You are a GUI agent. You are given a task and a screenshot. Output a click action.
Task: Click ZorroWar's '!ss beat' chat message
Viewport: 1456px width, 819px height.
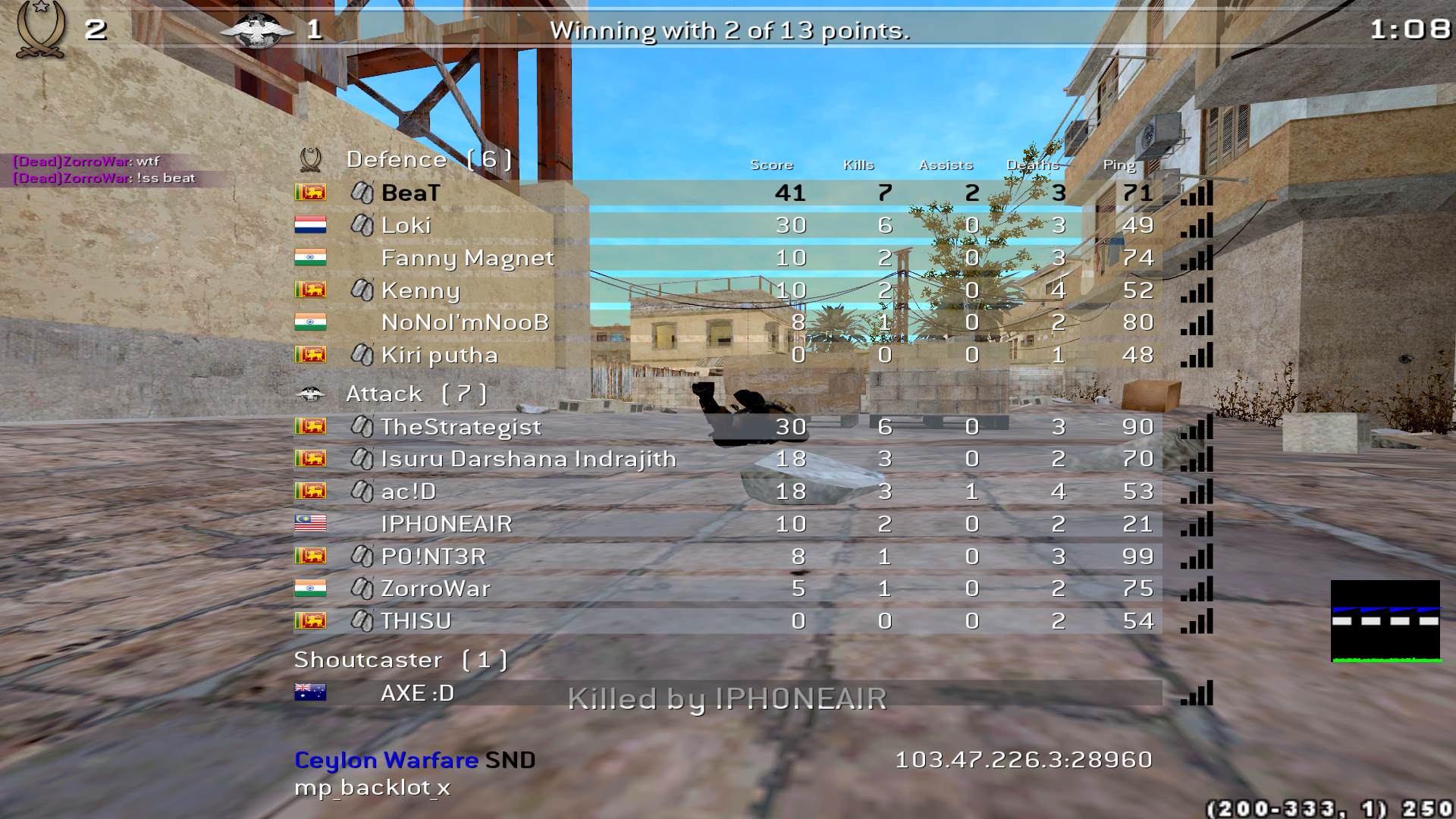tap(105, 178)
